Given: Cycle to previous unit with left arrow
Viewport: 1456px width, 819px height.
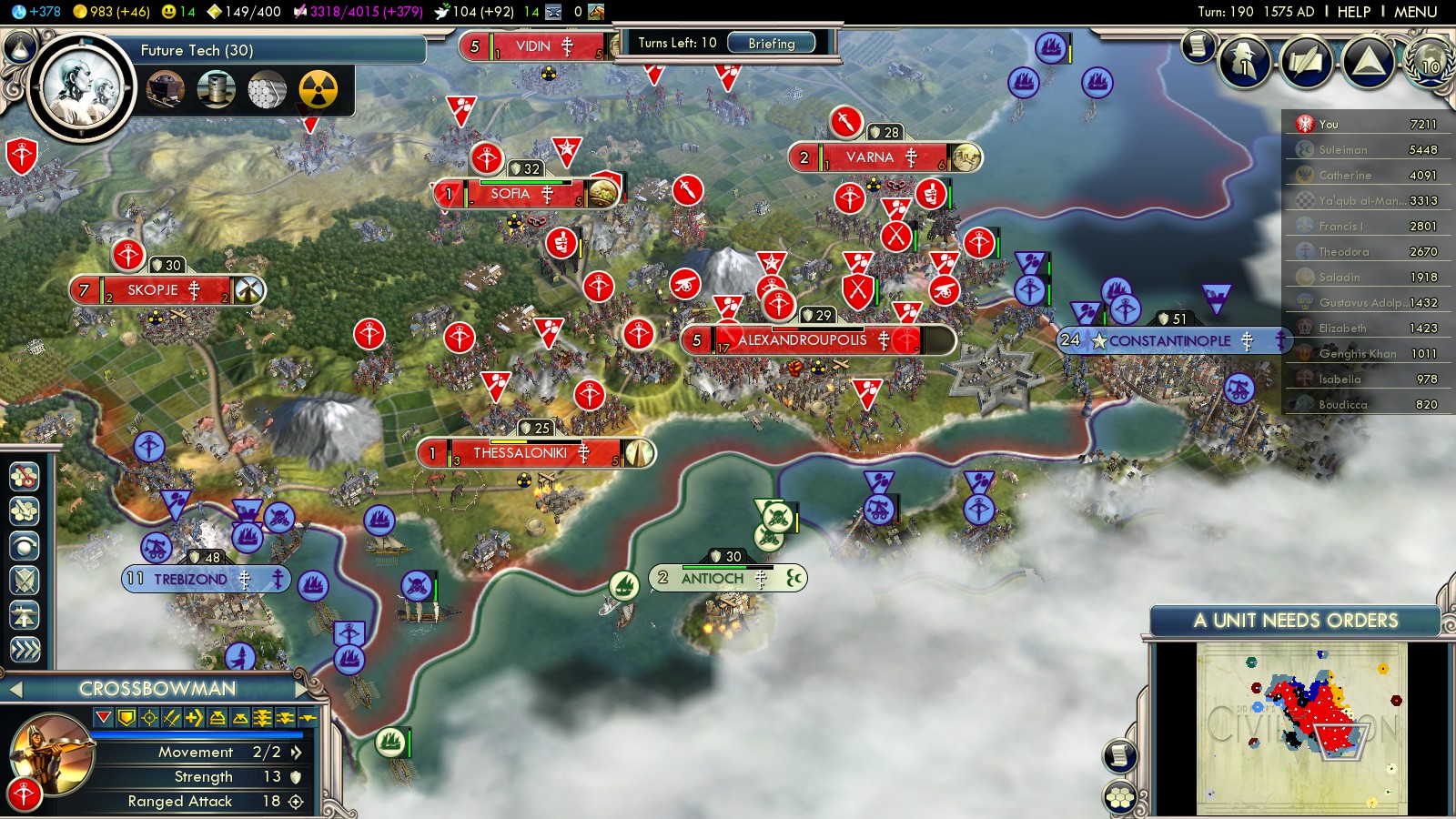Looking at the screenshot, I should pyautogui.click(x=15, y=690).
